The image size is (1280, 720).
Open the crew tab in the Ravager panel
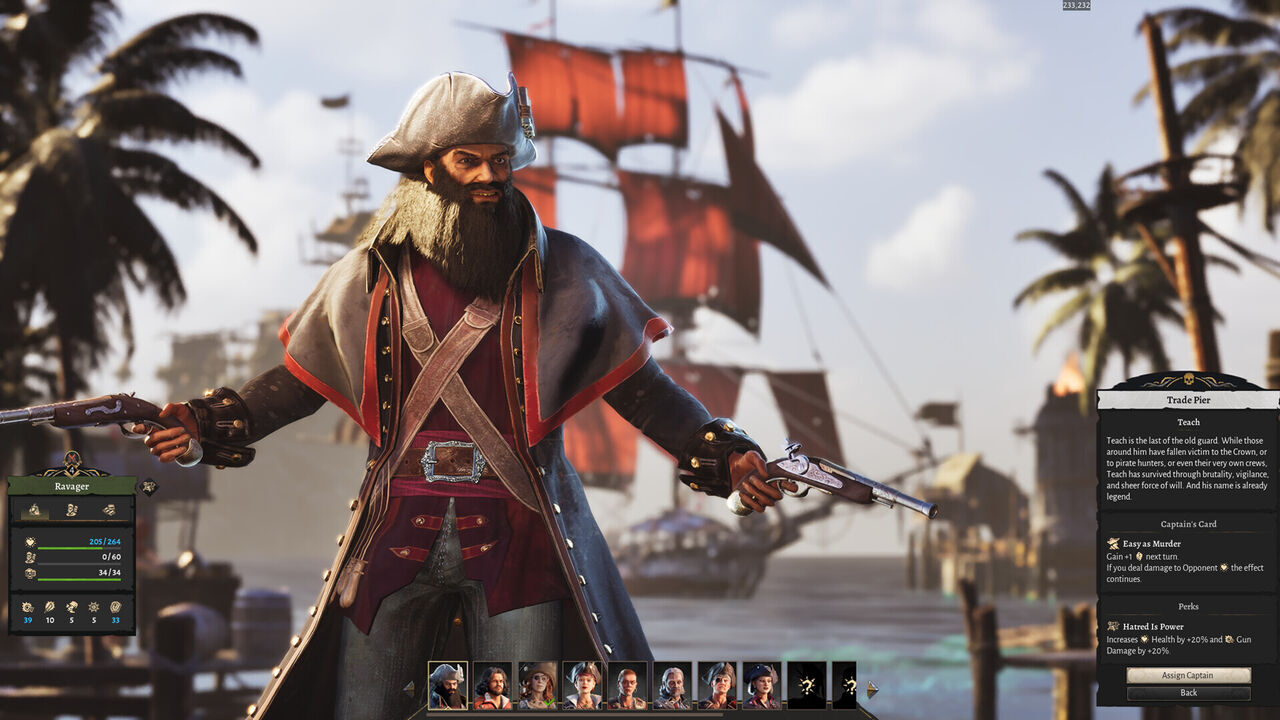[x=70, y=511]
